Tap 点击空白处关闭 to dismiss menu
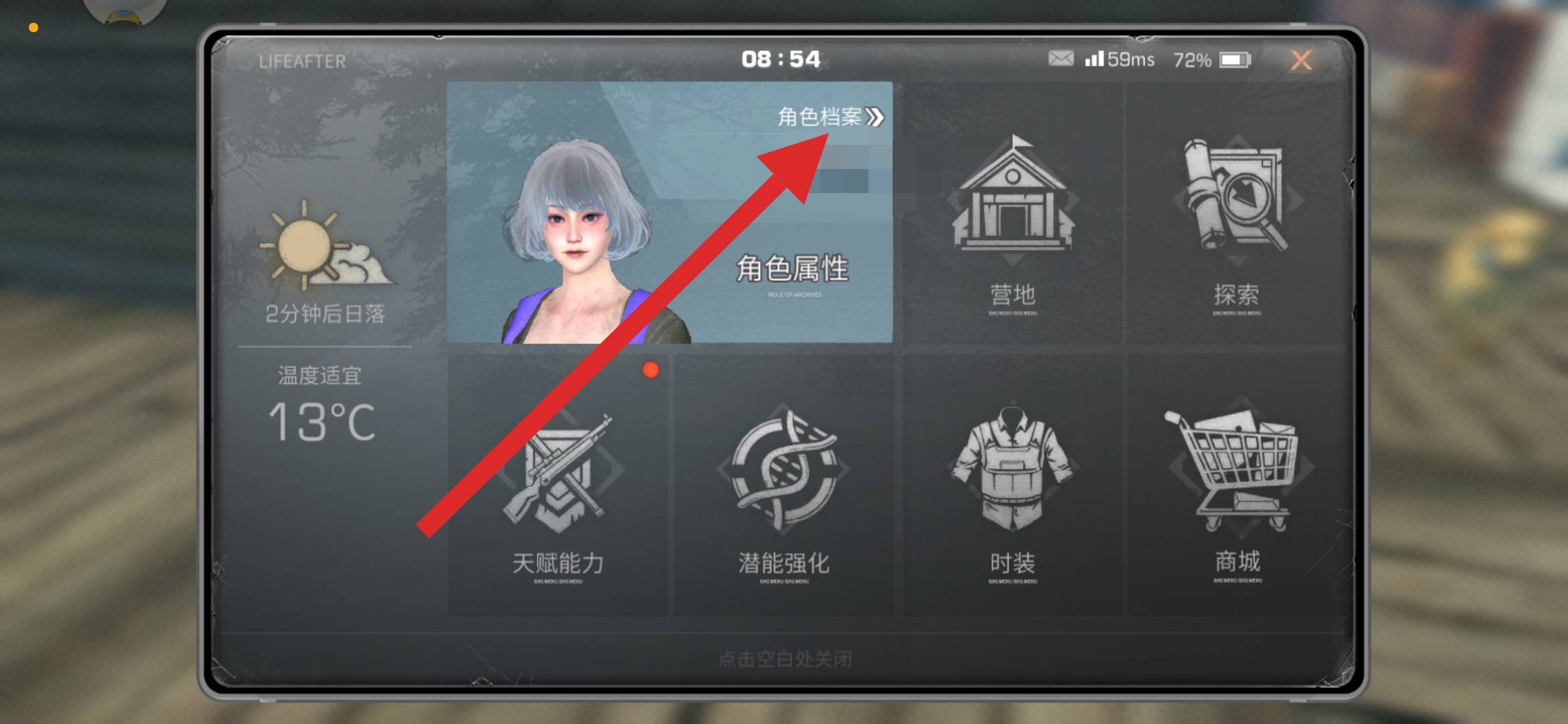Screen dimensions: 1568x724 [x=784, y=659]
